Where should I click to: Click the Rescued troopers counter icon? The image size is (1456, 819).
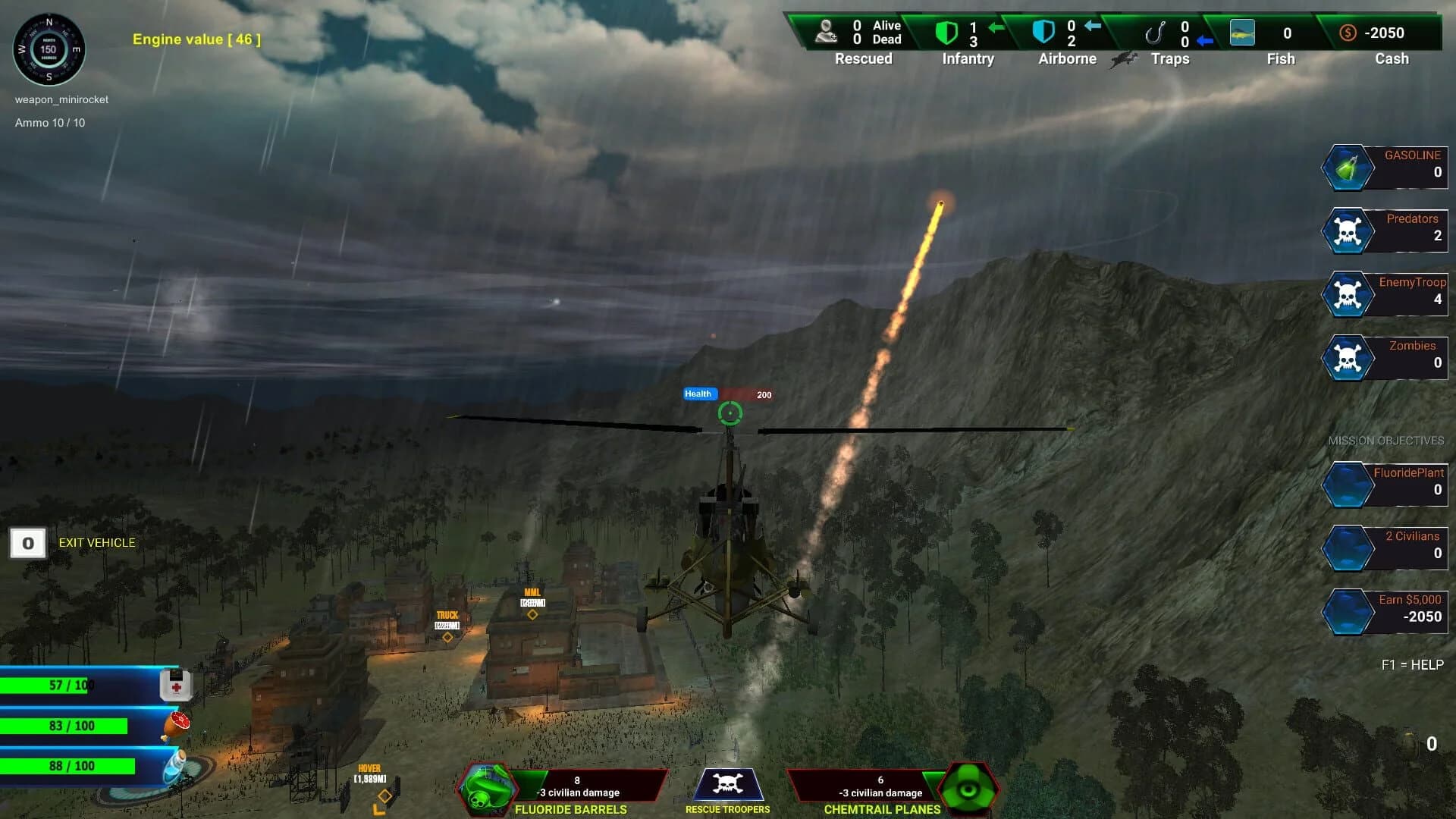click(x=827, y=32)
